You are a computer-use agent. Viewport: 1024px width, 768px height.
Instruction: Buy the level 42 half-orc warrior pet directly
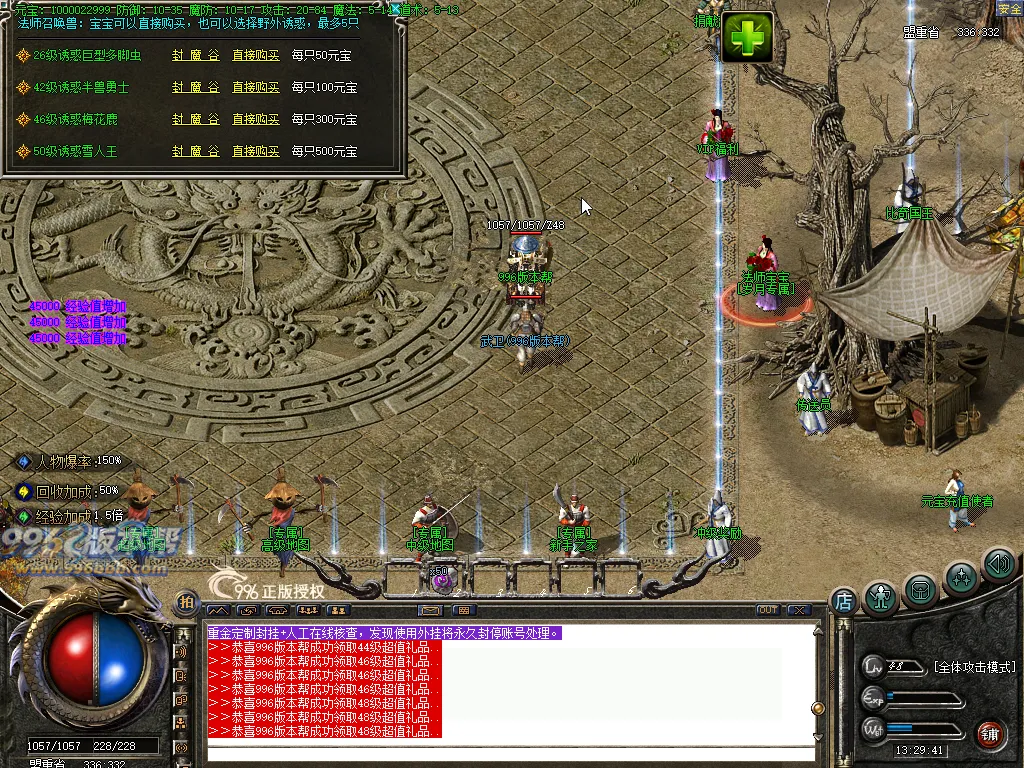pyautogui.click(x=255, y=88)
